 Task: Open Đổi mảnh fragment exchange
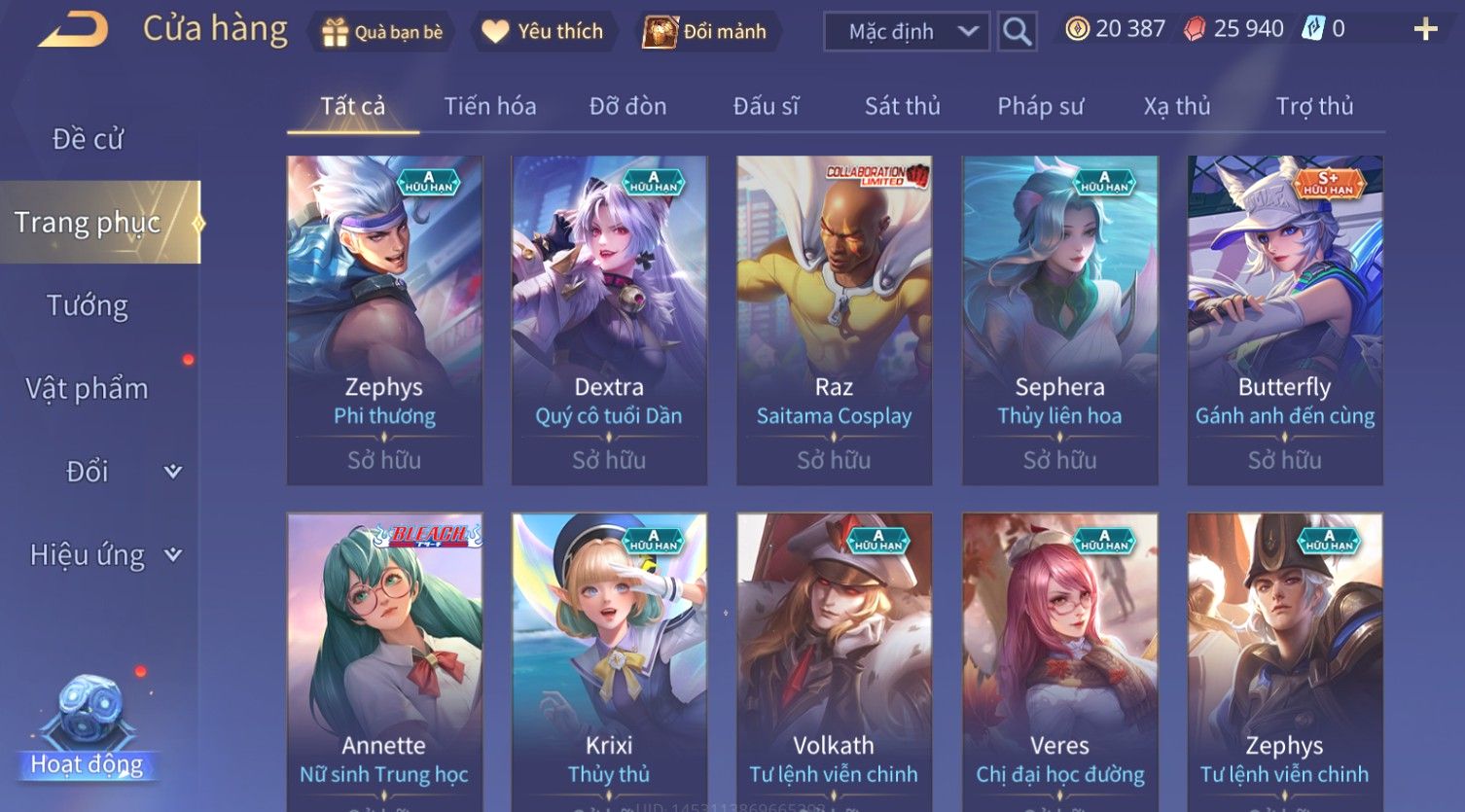coord(705,32)
